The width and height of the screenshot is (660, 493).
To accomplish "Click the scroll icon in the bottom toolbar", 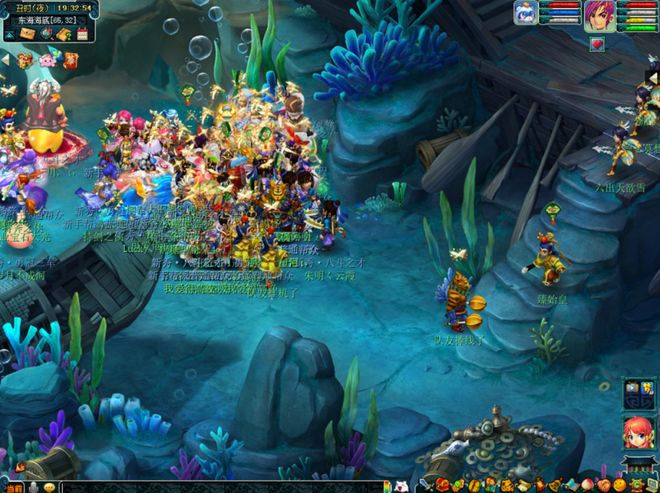I will coord(523,485).
